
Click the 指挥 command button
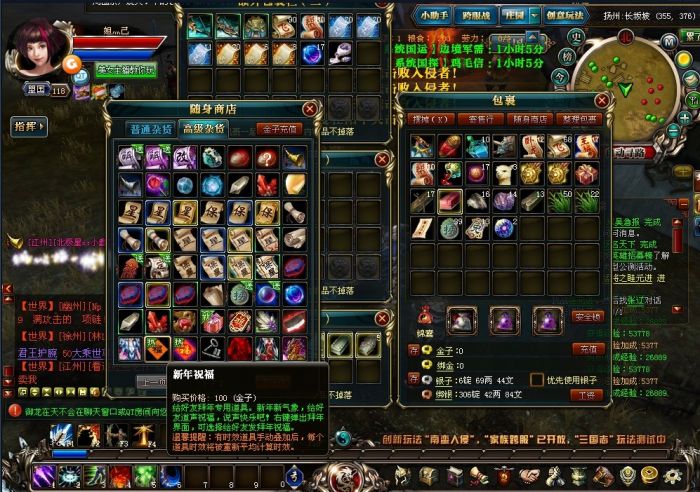[27, 127]
